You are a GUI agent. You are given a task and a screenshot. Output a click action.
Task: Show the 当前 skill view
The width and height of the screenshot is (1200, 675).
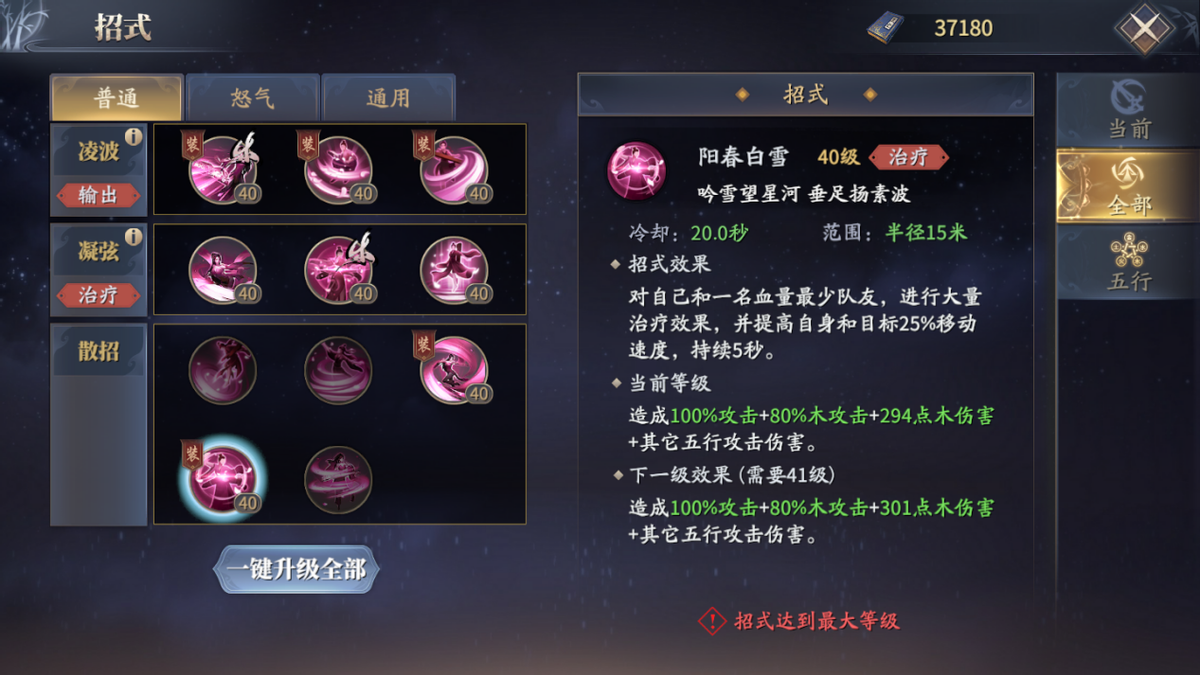1128,111
